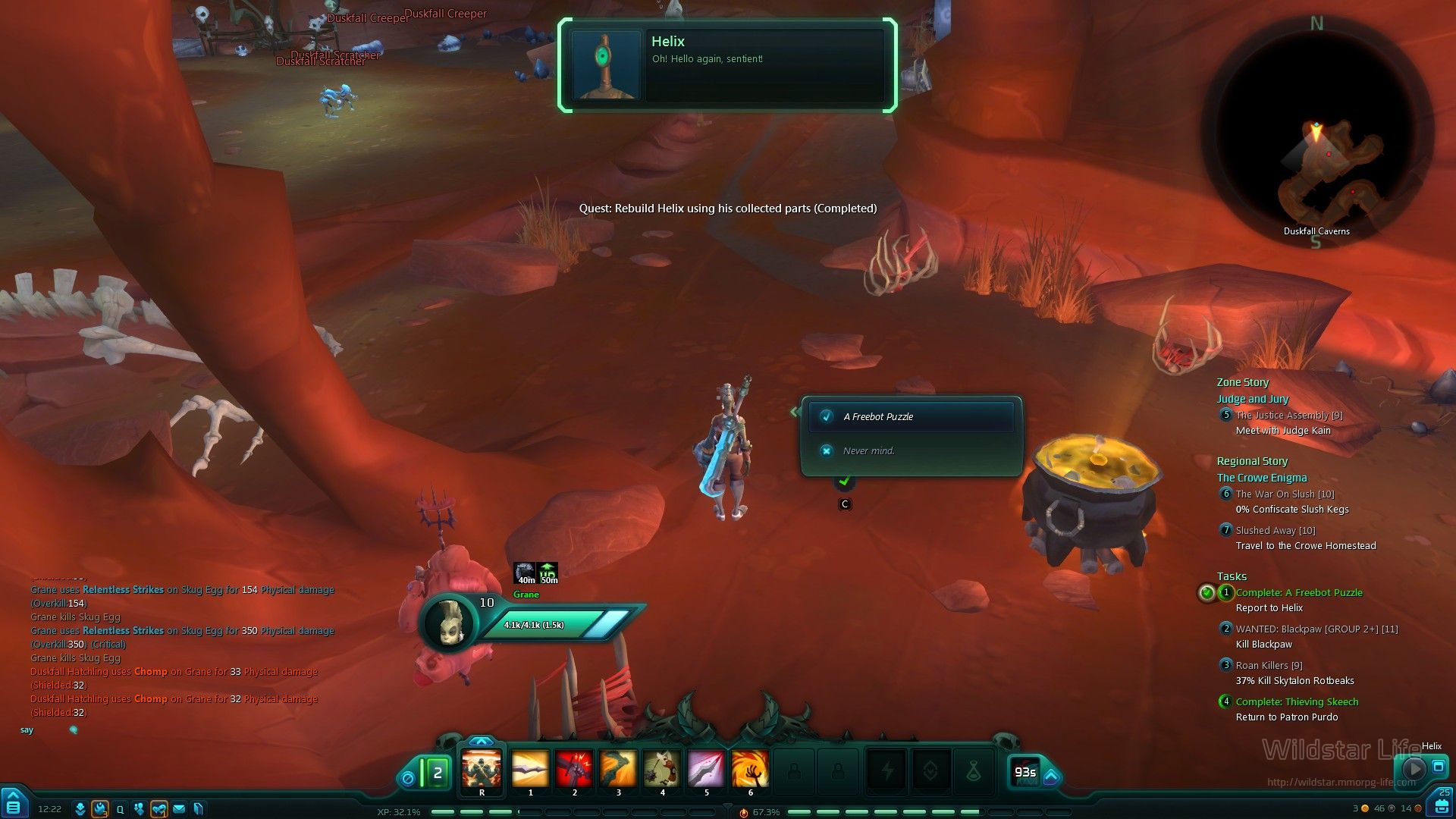
Task: Activate the R innate ability icon
Action: [x=482, y=769]
